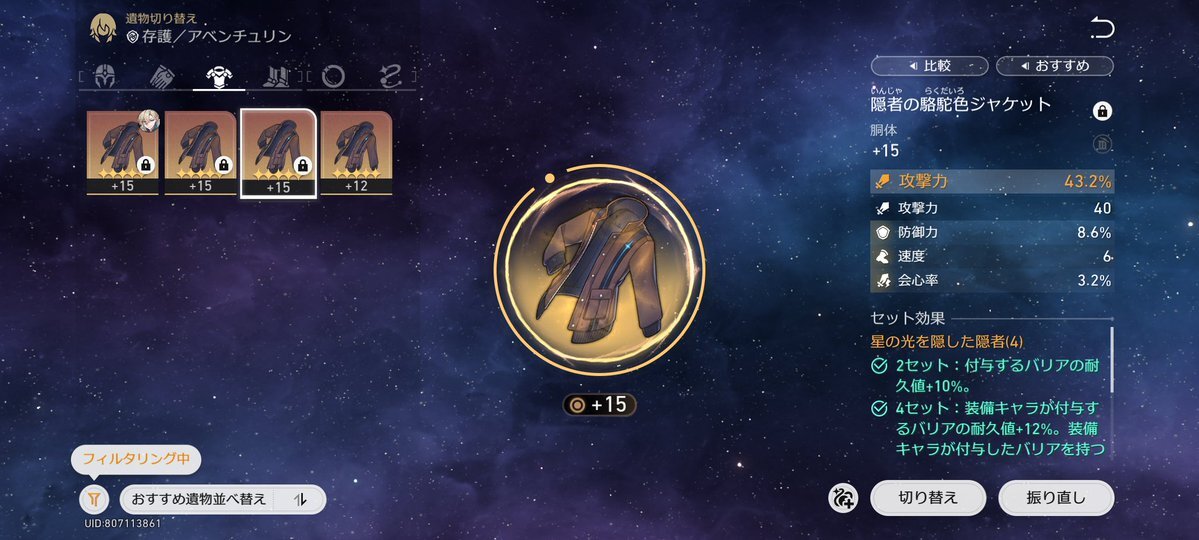Mark relic as discard with trash icon
Image resolution: width=1199 pixels, height=540 pixels.
1102,145
